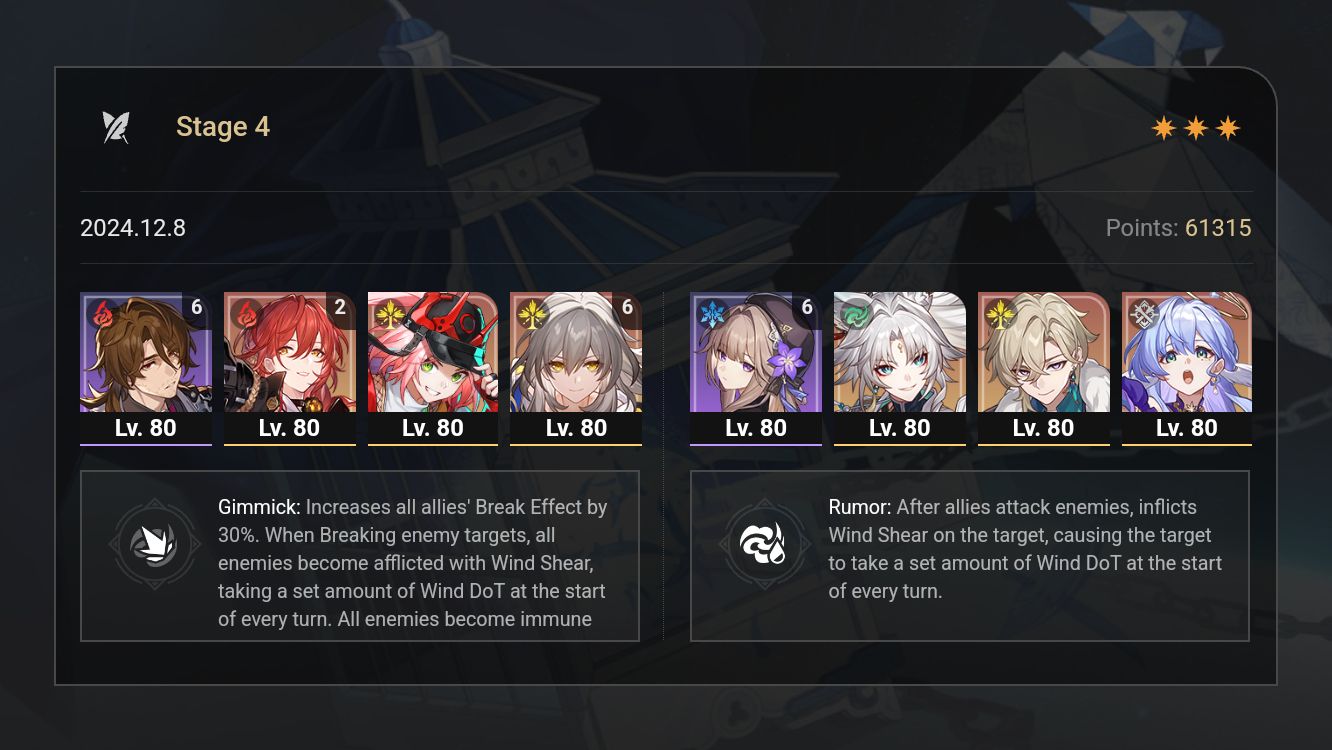Open the date entry 2024.12.8
The height and width of the screenshot is (750, 1332).
132,228
